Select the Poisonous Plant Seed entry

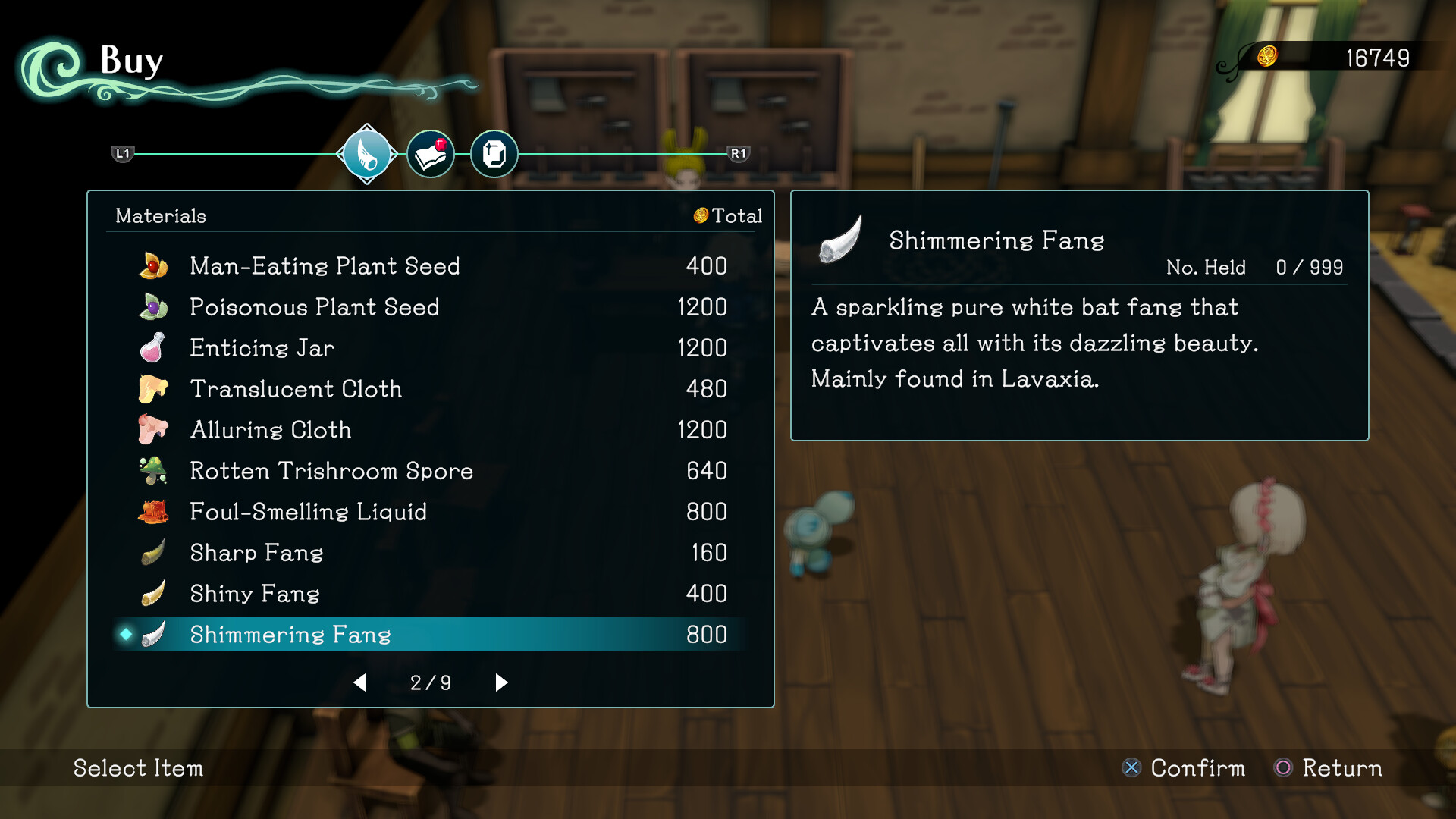[314, 307]
